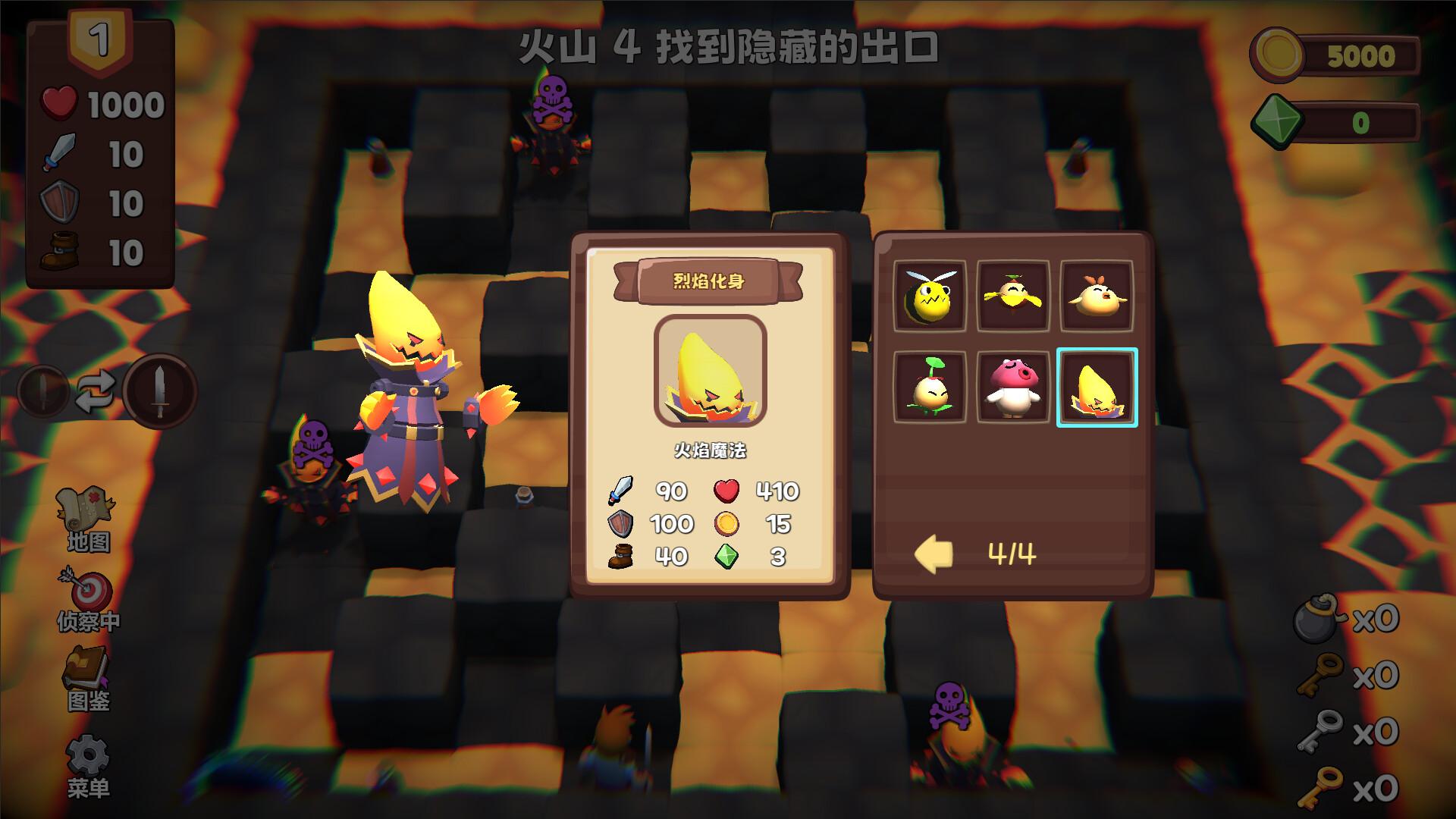1456x819 pixels.
Task: Select the sprout-headed monster thumbnail
Action: 930,387
